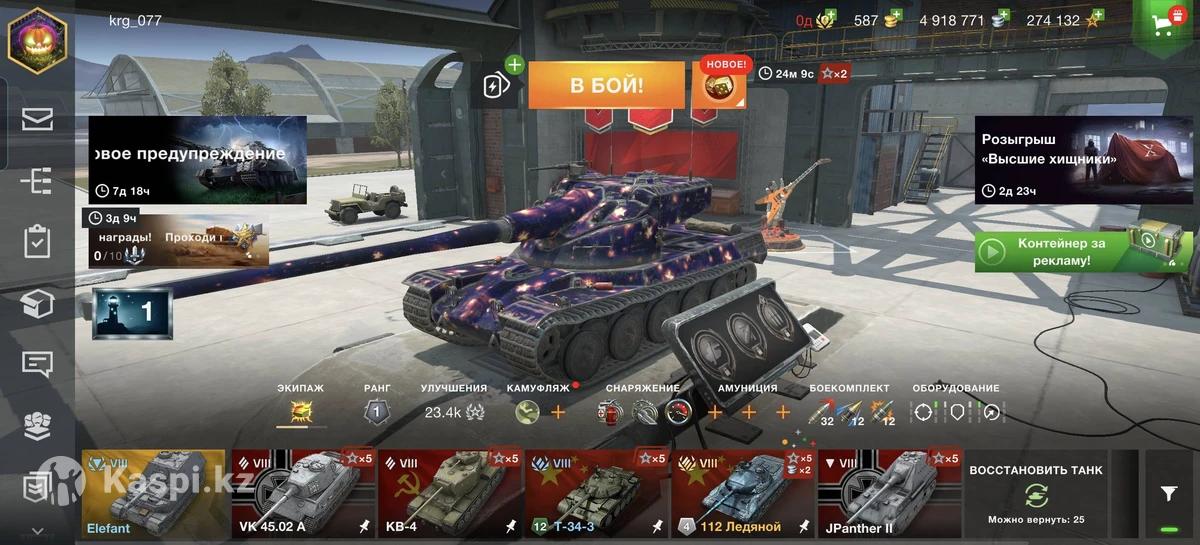This screenshot has width=1200, height=545.
Task: Start a battle with the В БОЙ! button
Action: pyautogui.click(x=606, y=85)
